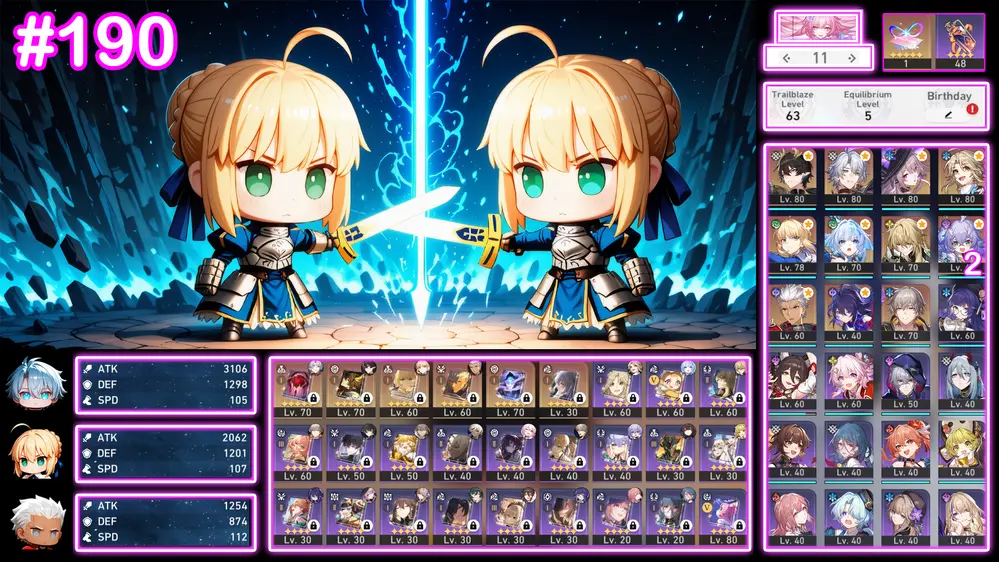
Task: Click the right arrow beside number 11
Action: coord(851,58)
